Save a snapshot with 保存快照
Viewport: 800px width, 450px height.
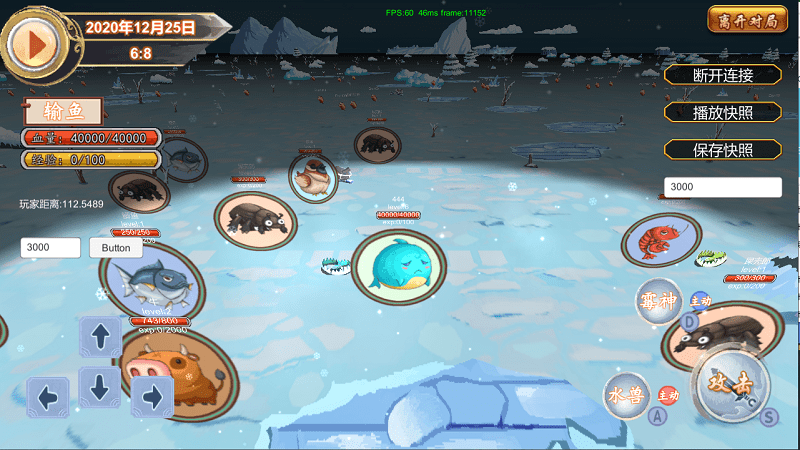tap(723, 150)
